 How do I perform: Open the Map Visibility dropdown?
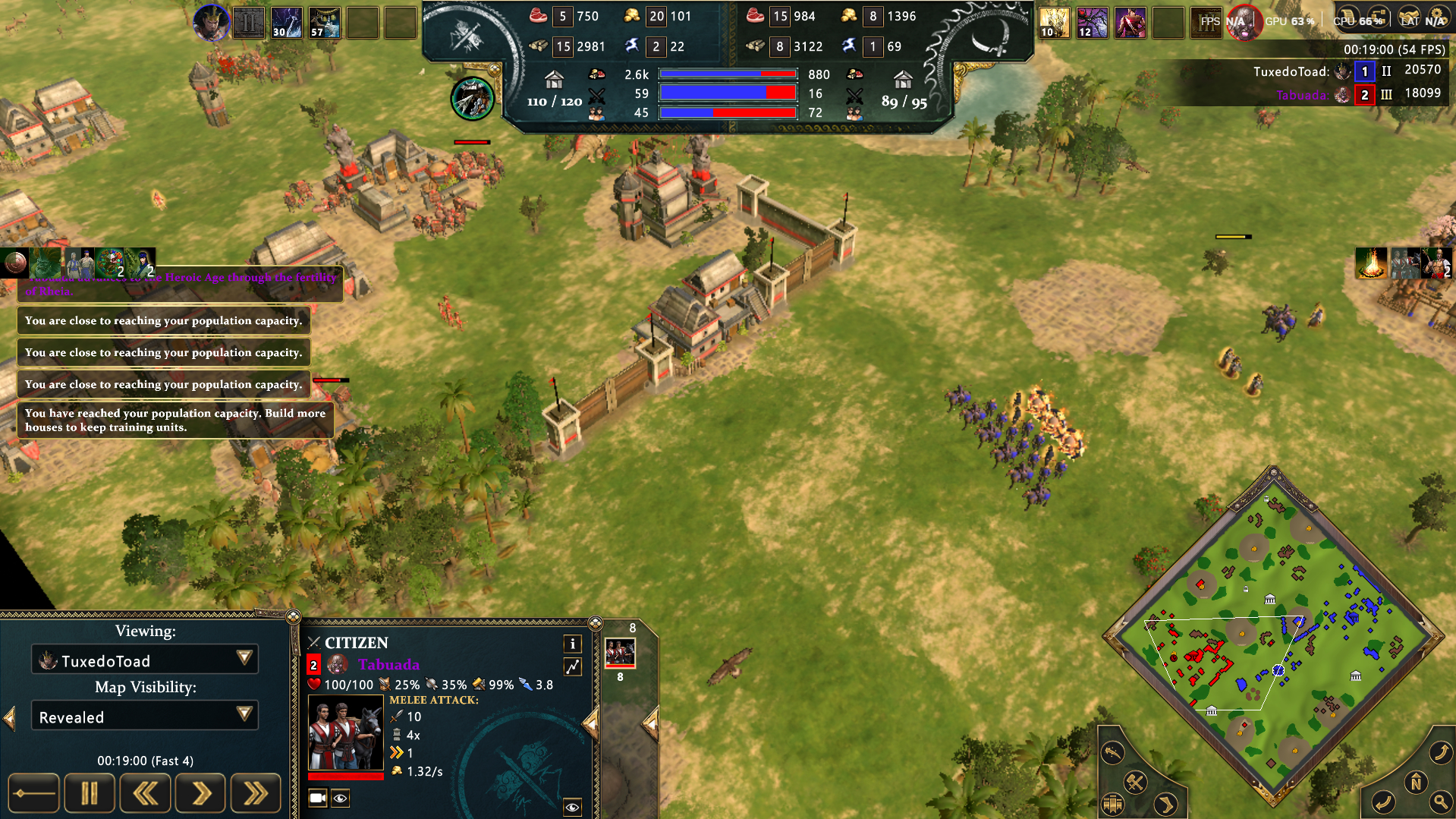coord(144,716)
